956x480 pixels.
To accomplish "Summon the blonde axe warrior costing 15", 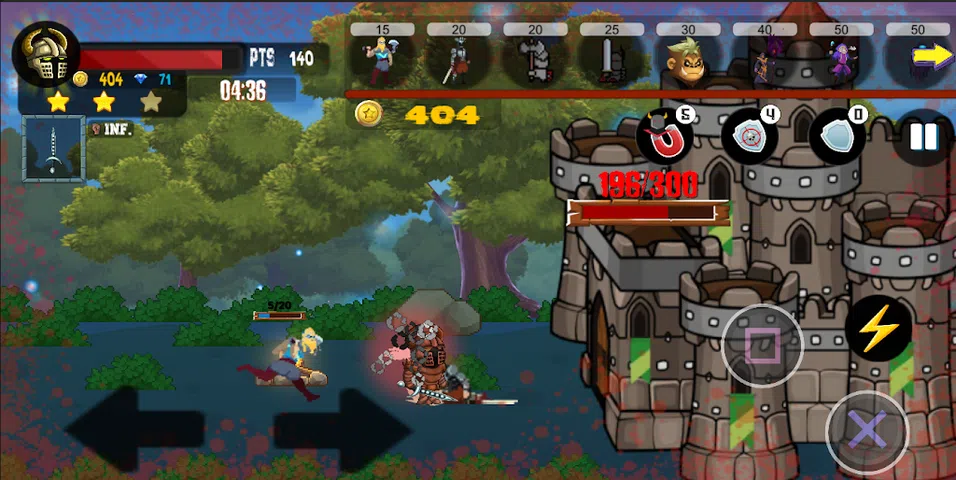I will [x=382, y=59].
